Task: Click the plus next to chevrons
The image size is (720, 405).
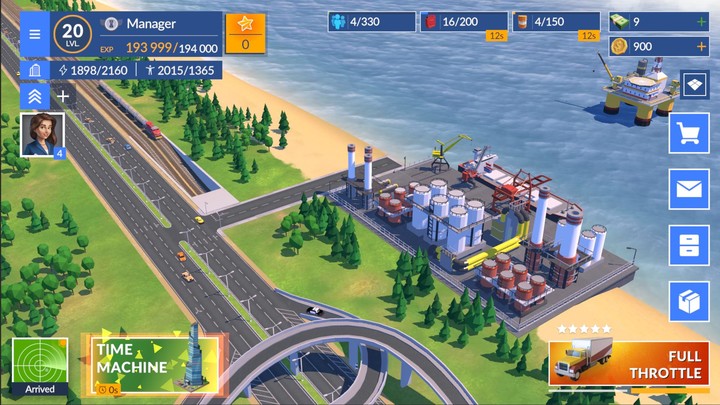Action: pyautogui.click(x=63, y=96)
